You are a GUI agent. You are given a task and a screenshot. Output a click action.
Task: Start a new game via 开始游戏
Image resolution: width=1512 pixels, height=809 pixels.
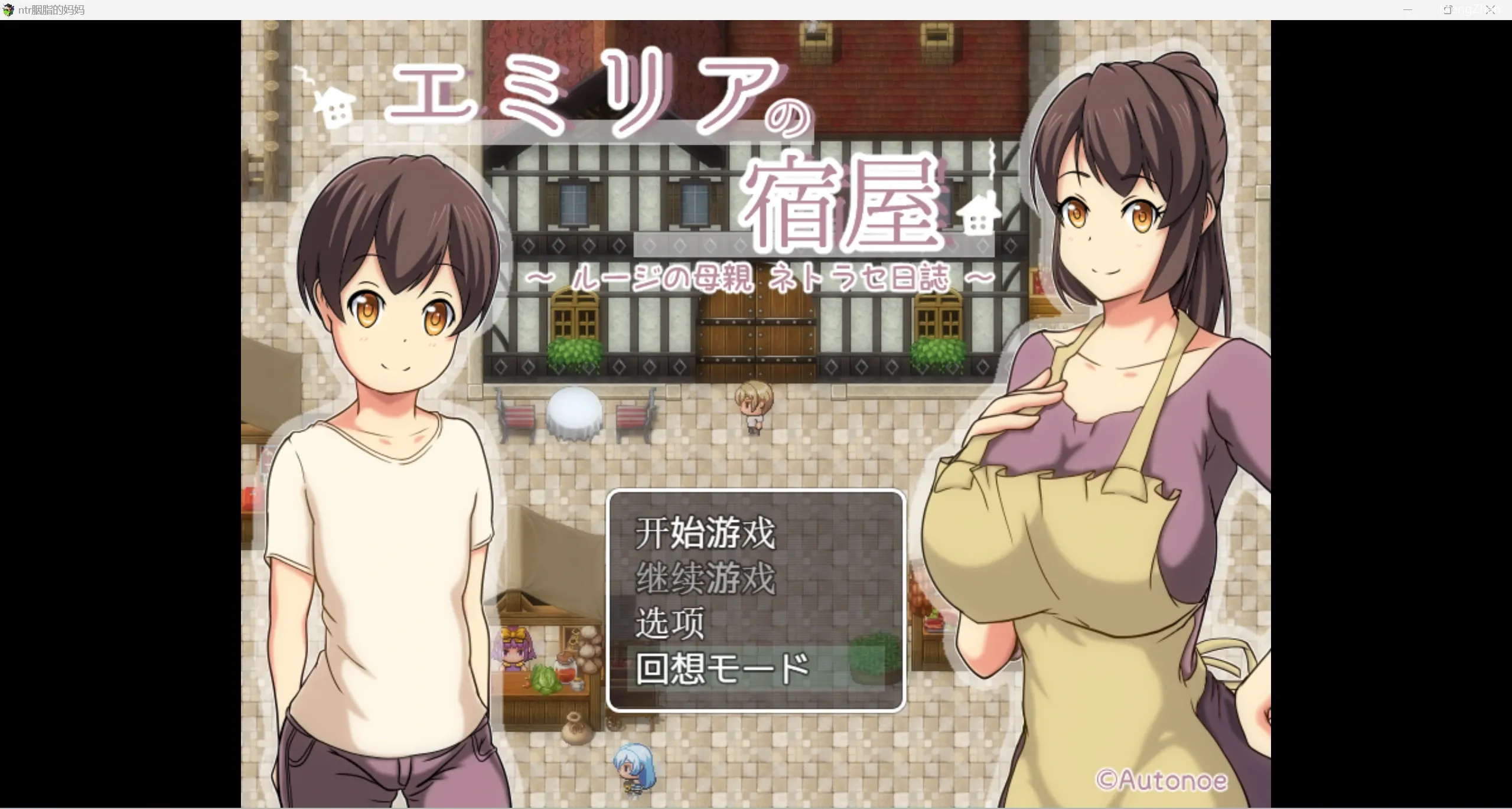click(x=705, y=533)
